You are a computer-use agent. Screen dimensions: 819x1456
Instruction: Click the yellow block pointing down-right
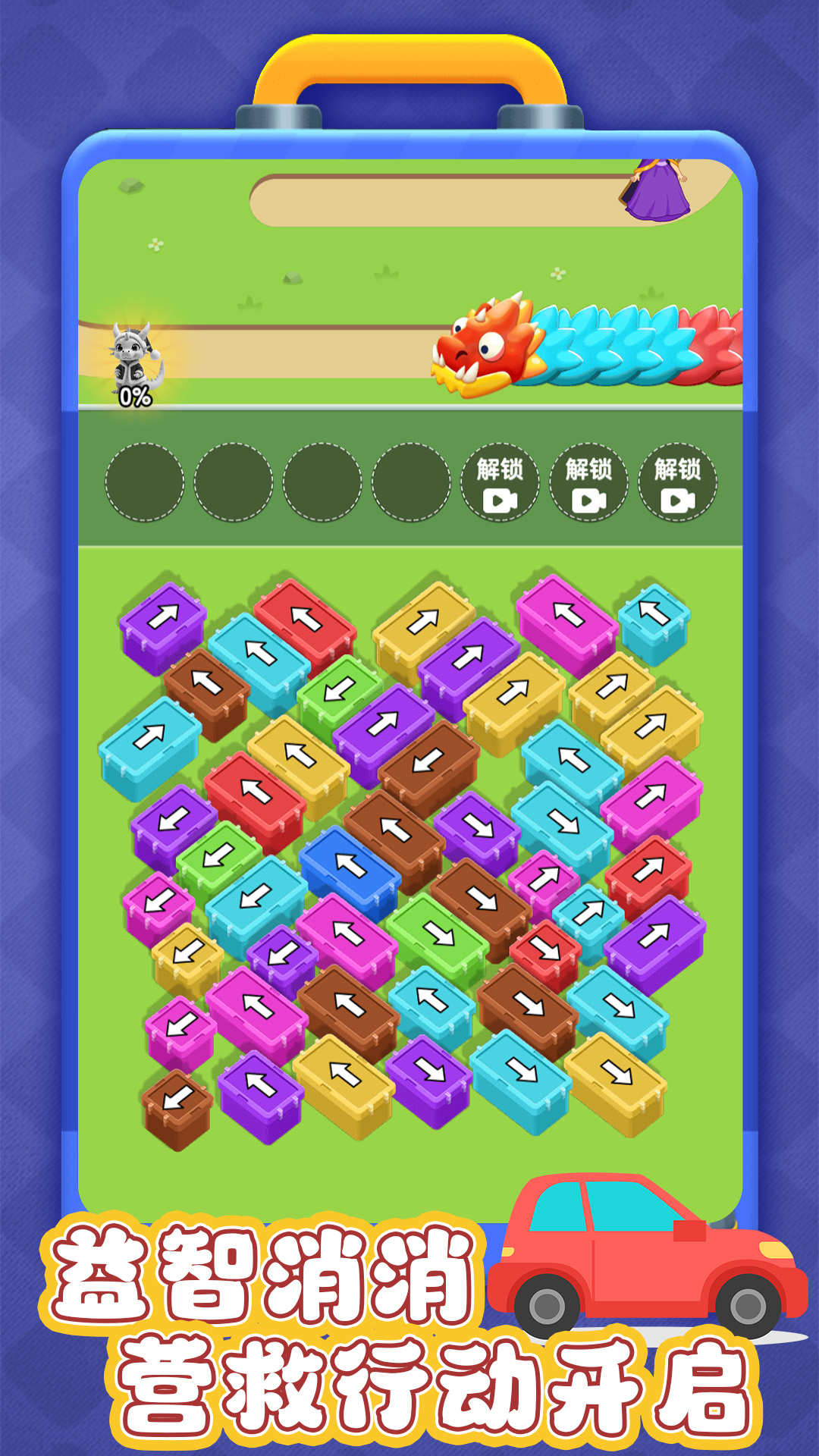click(616, 1072)
